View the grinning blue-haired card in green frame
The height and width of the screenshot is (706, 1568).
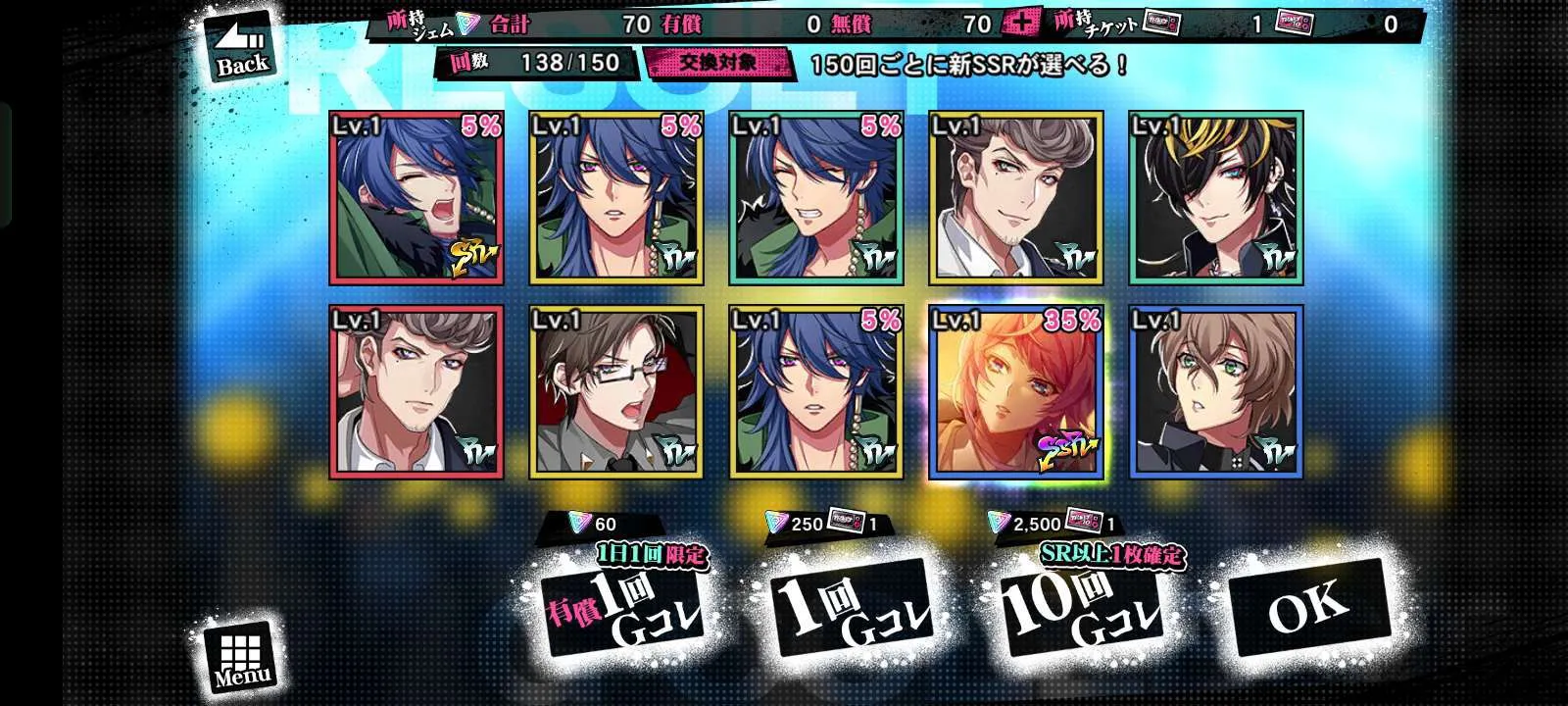pos(816,198)
